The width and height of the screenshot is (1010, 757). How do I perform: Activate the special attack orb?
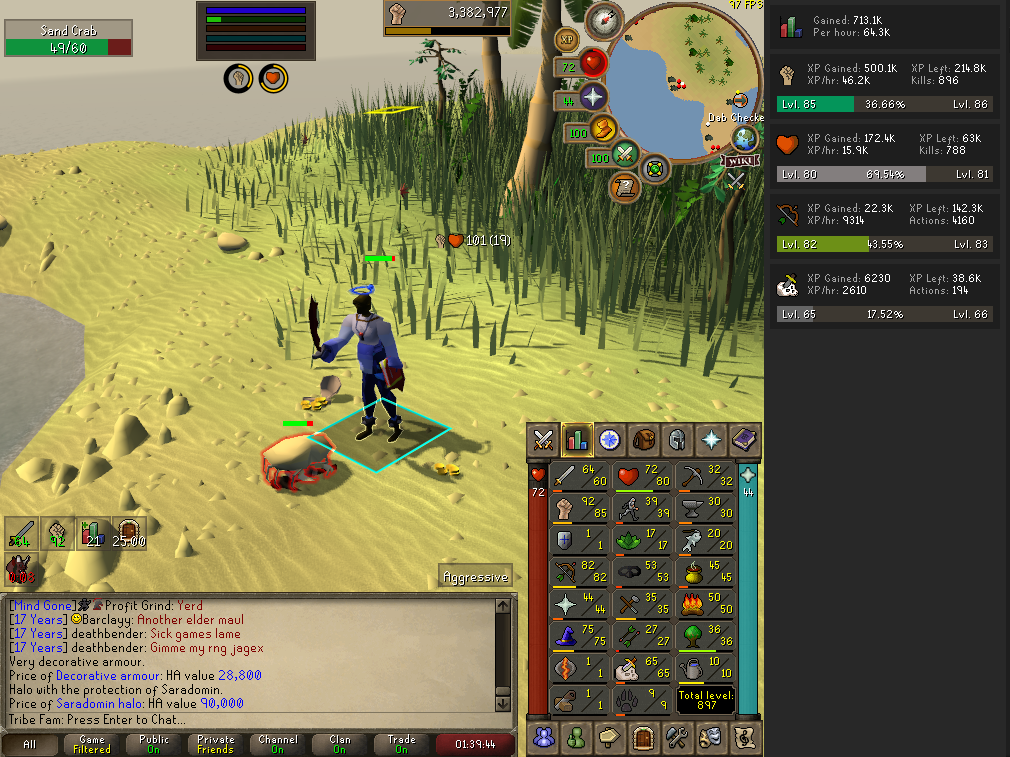626,154
